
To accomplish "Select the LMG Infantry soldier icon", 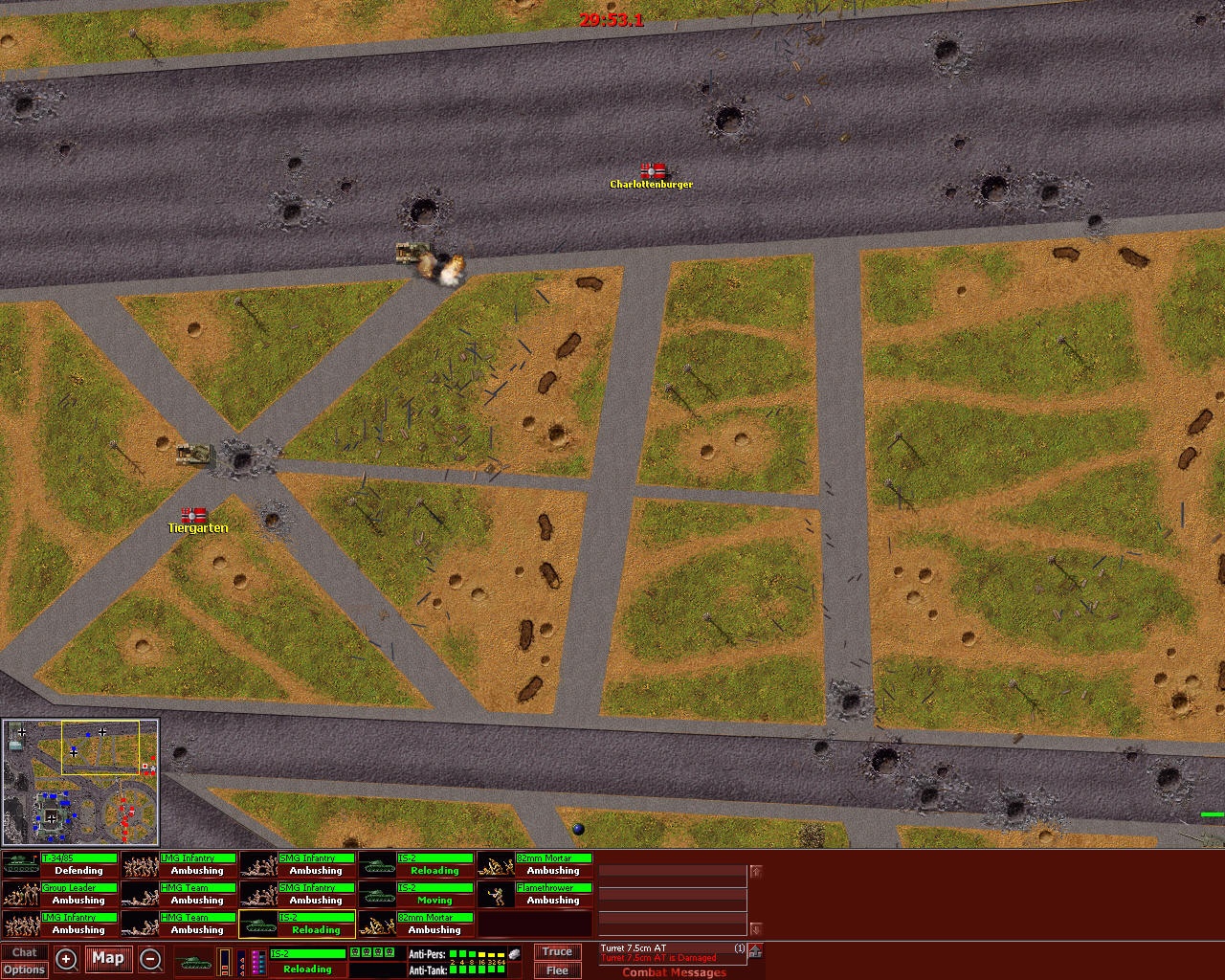I will coord(139,864).
